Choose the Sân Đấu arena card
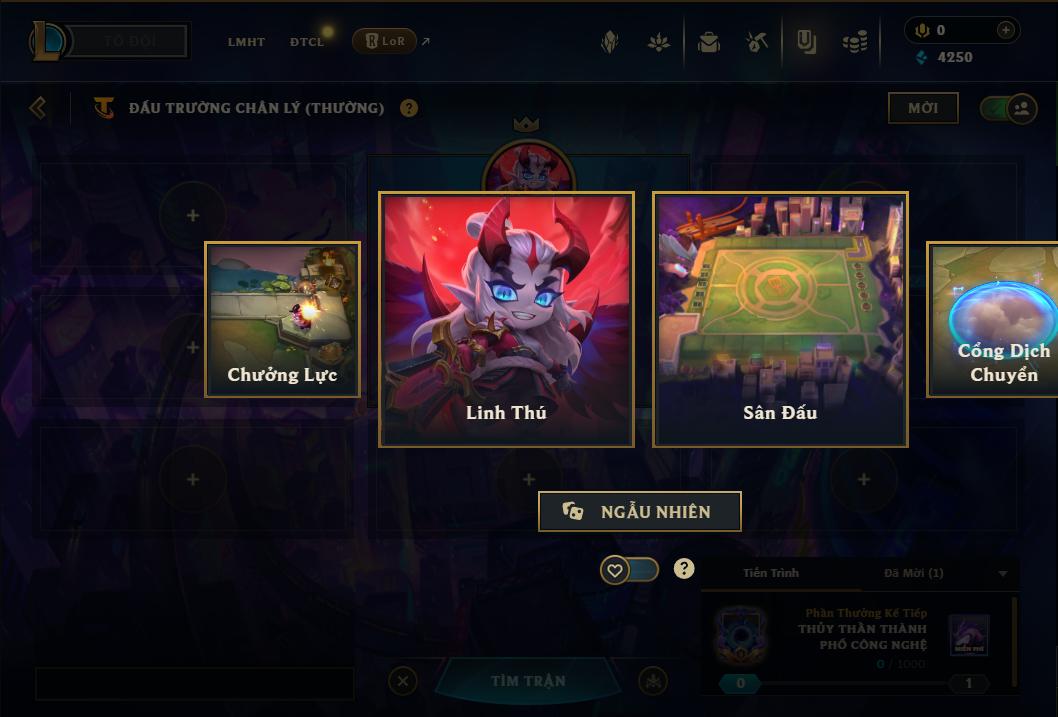 [x=780, y=319]
